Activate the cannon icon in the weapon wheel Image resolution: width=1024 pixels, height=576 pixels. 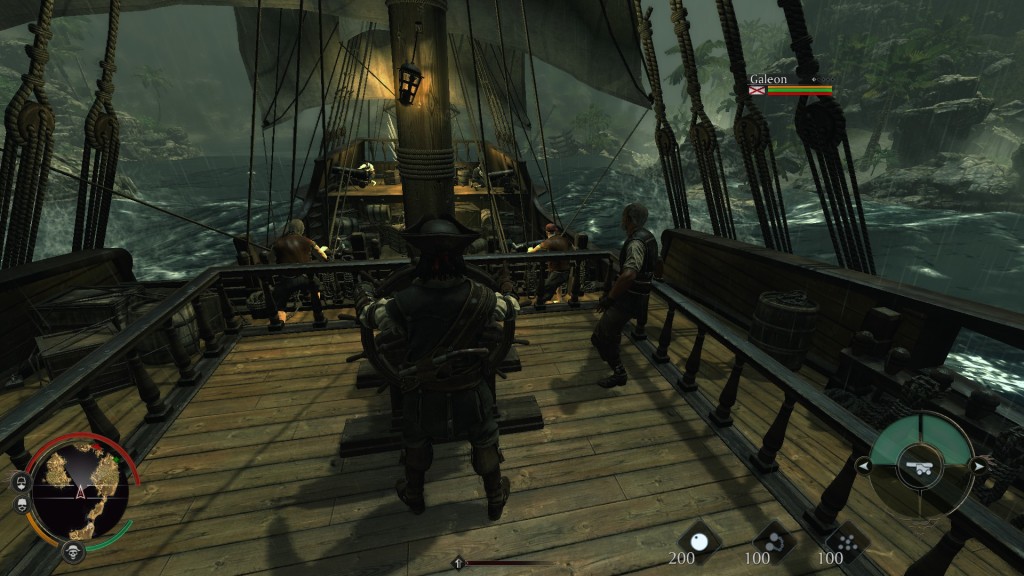(919, 465)
